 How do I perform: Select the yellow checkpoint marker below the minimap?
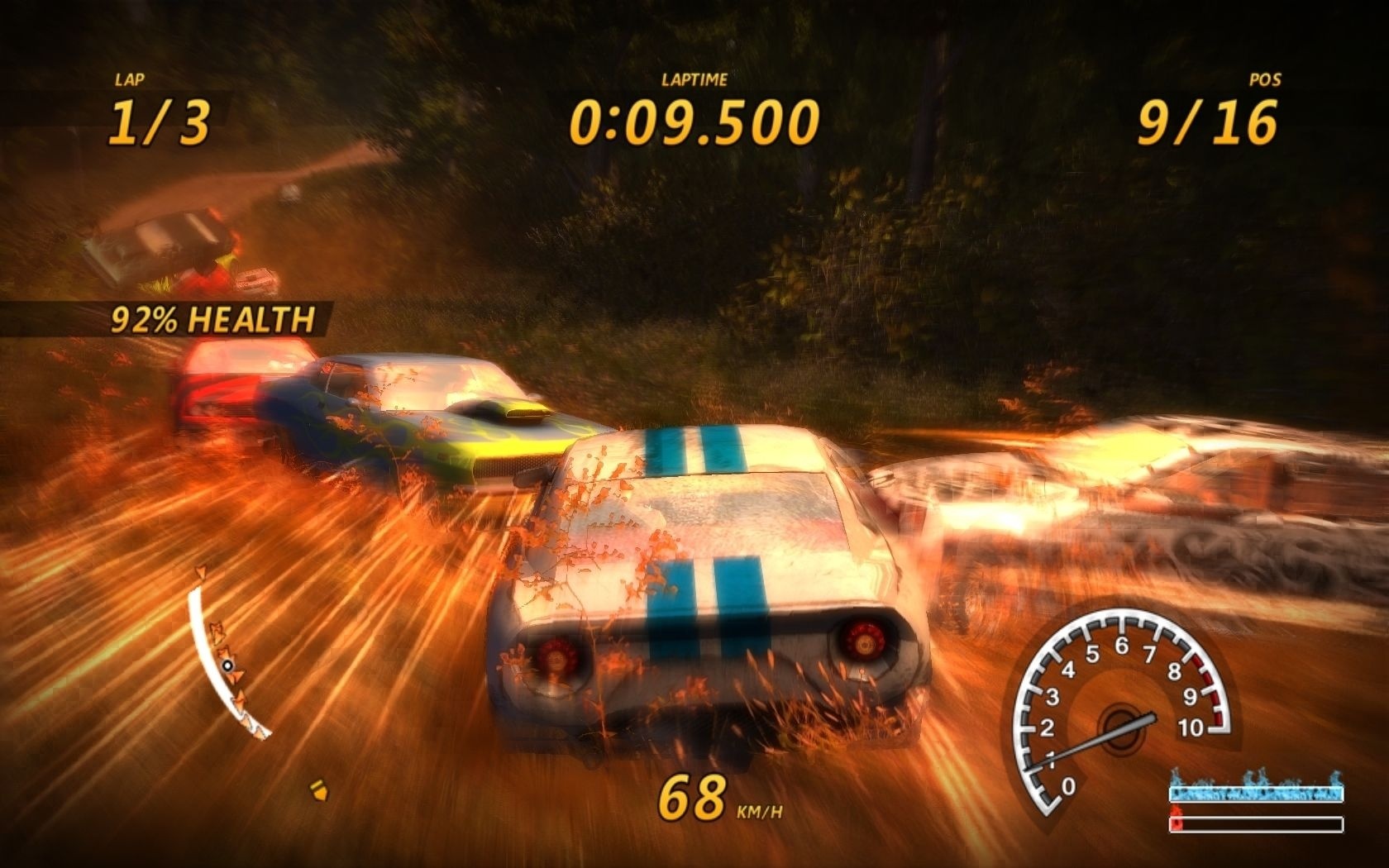(x=318, y=790)
